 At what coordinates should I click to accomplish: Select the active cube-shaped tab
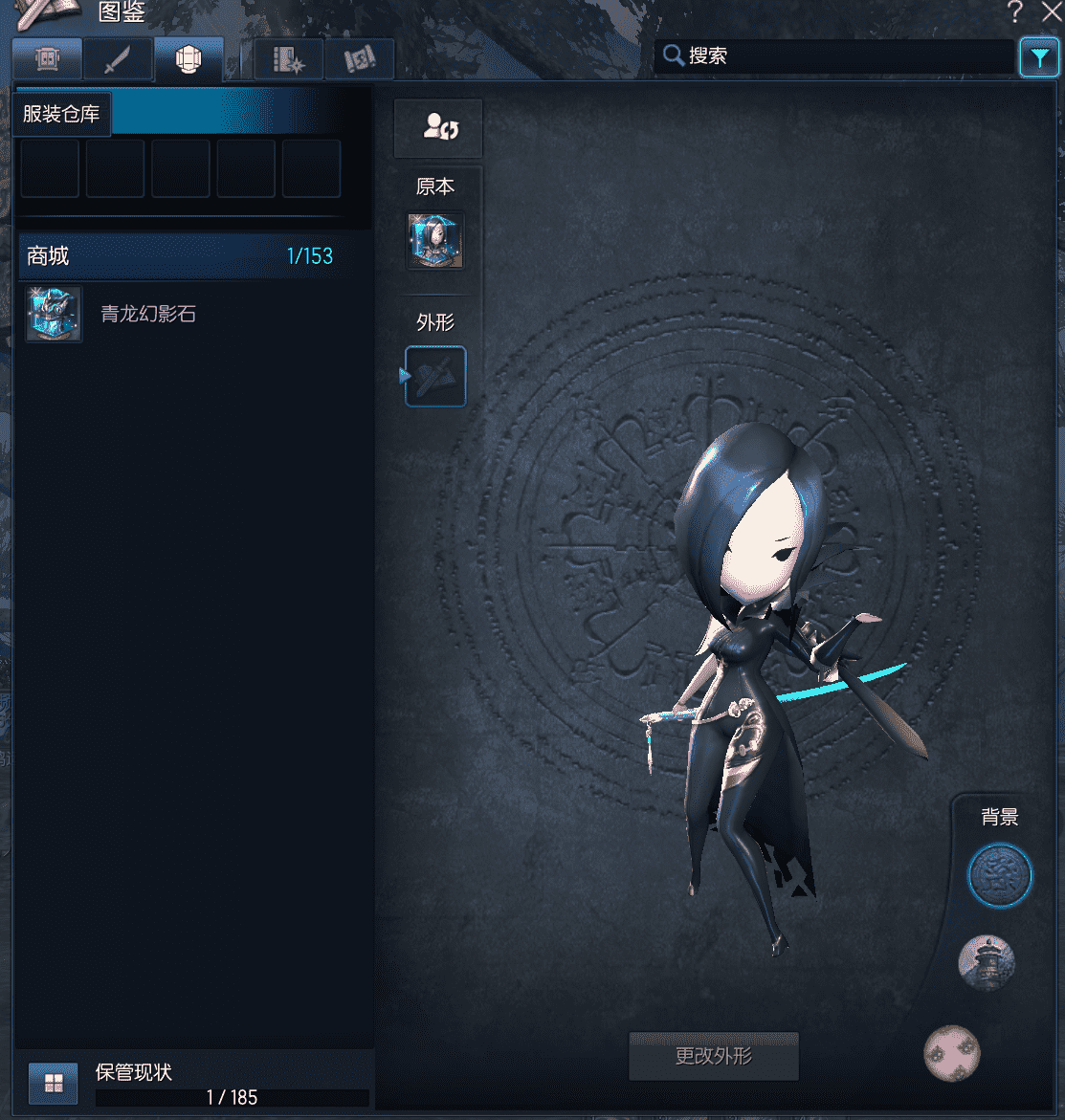[x=189, y=60]
